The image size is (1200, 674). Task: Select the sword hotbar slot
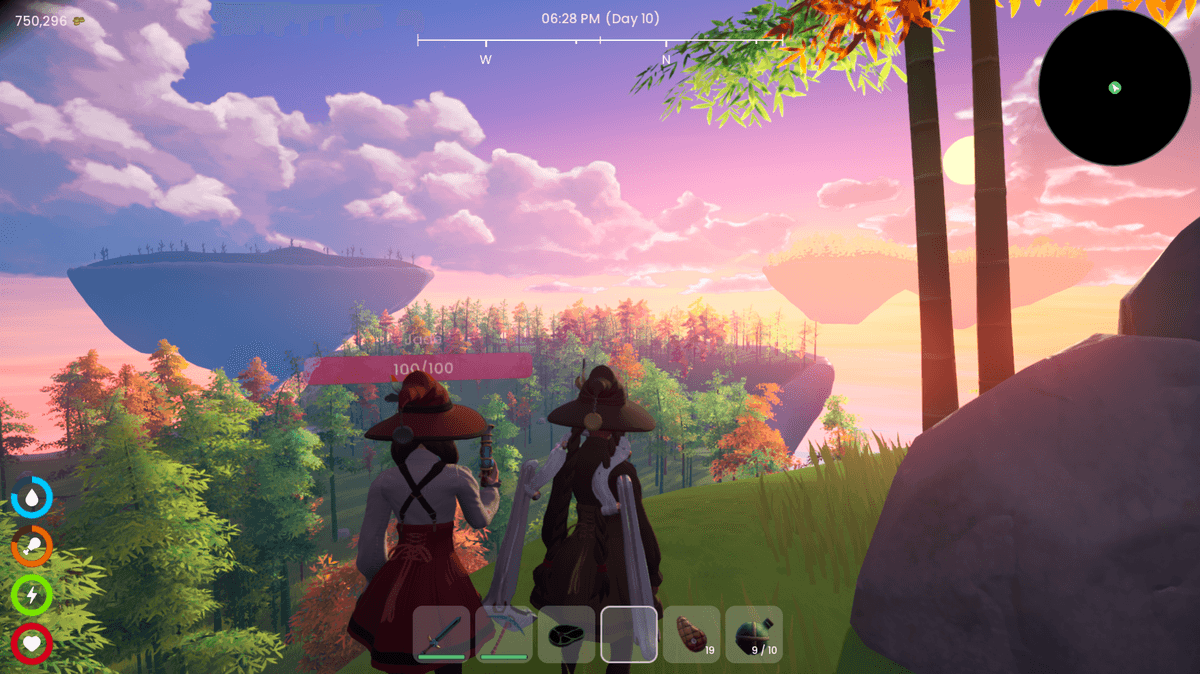click(441, 634)
